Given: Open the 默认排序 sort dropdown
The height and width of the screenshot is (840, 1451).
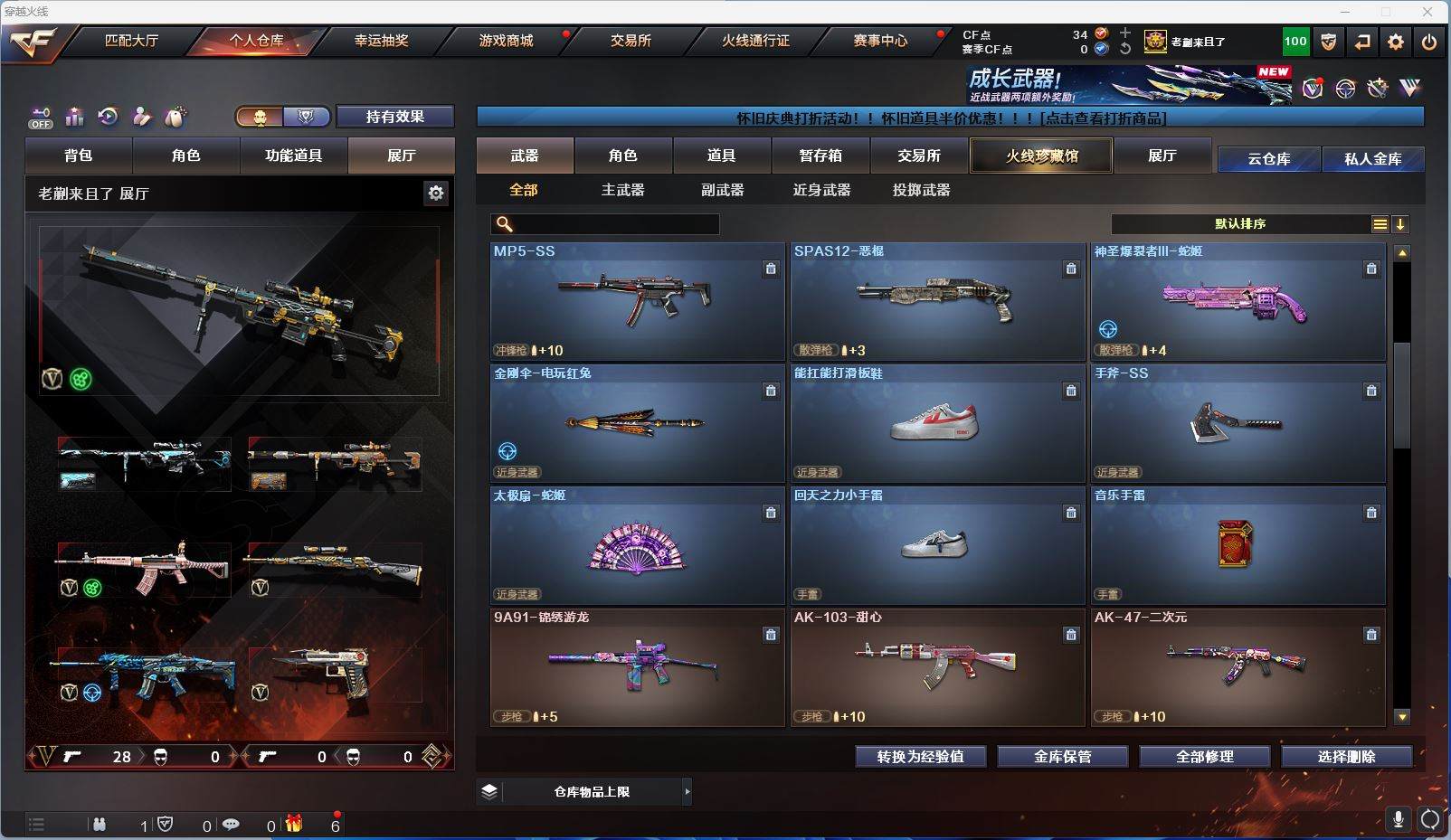Looking at the screenshot, I should click(1241, 224).
